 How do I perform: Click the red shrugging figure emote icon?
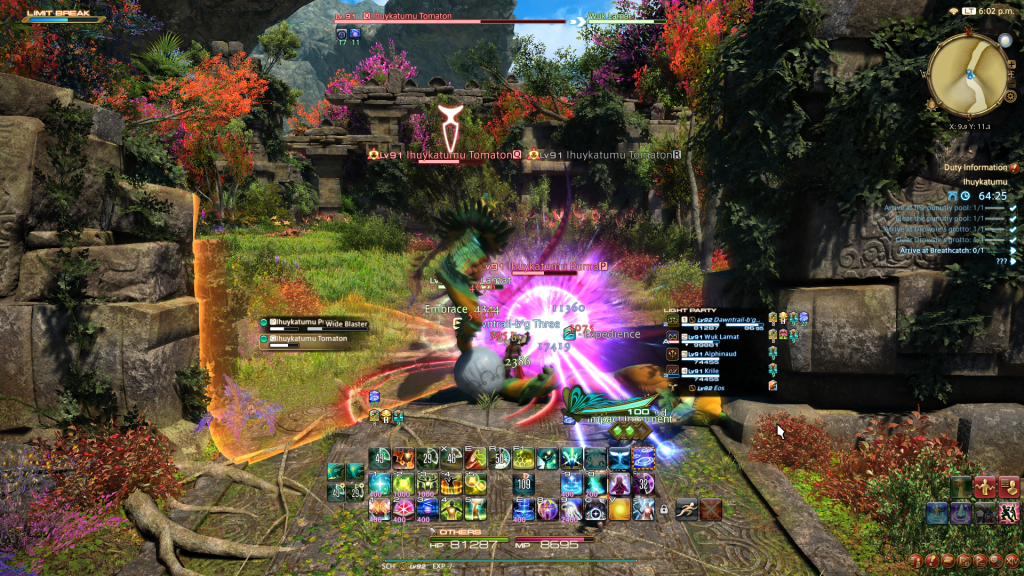tap(985, 488)
